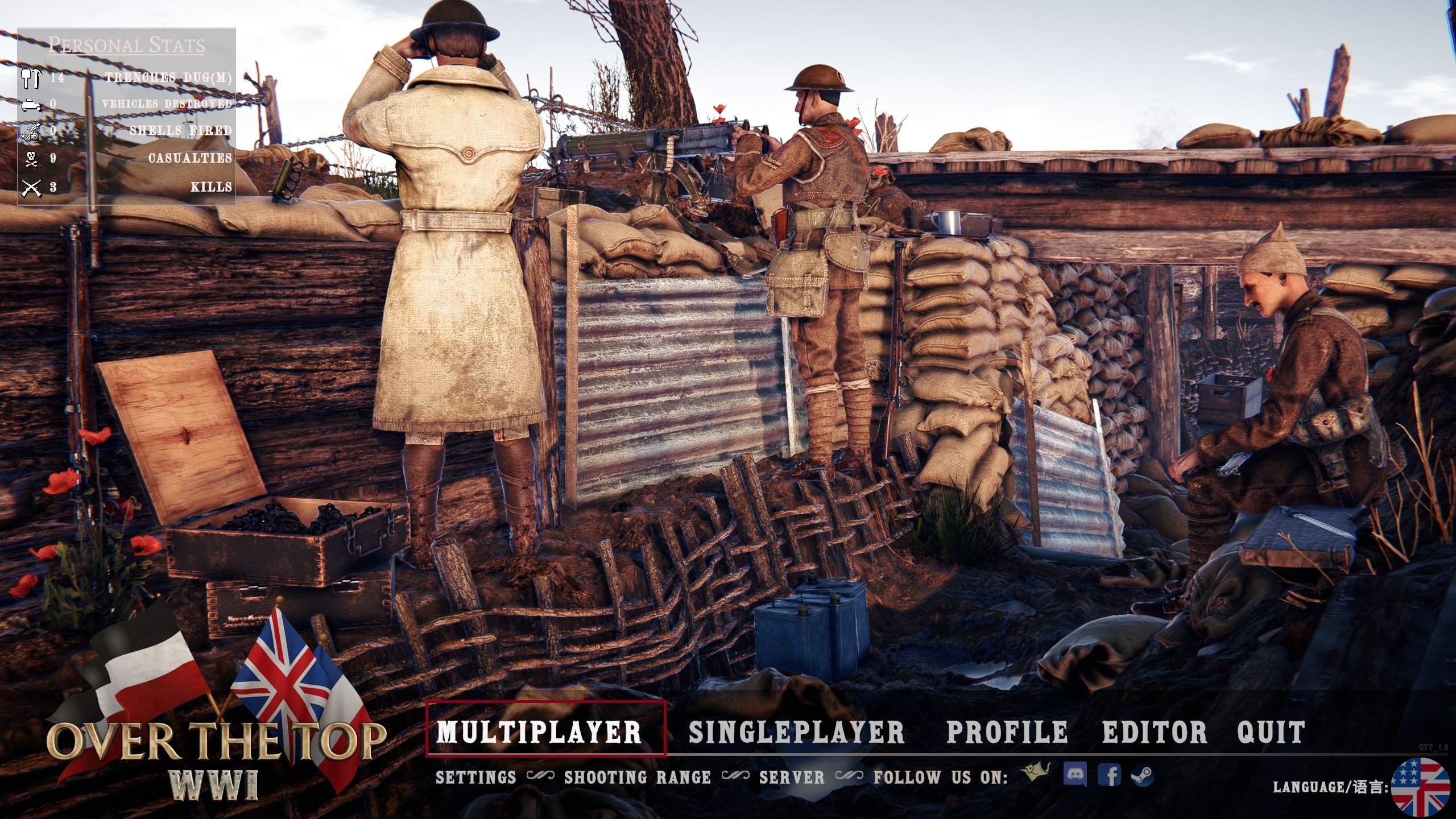Viewport: 1456px width, 819px height.
Task: Open the Steam page icon
Action: point(1142,775)
